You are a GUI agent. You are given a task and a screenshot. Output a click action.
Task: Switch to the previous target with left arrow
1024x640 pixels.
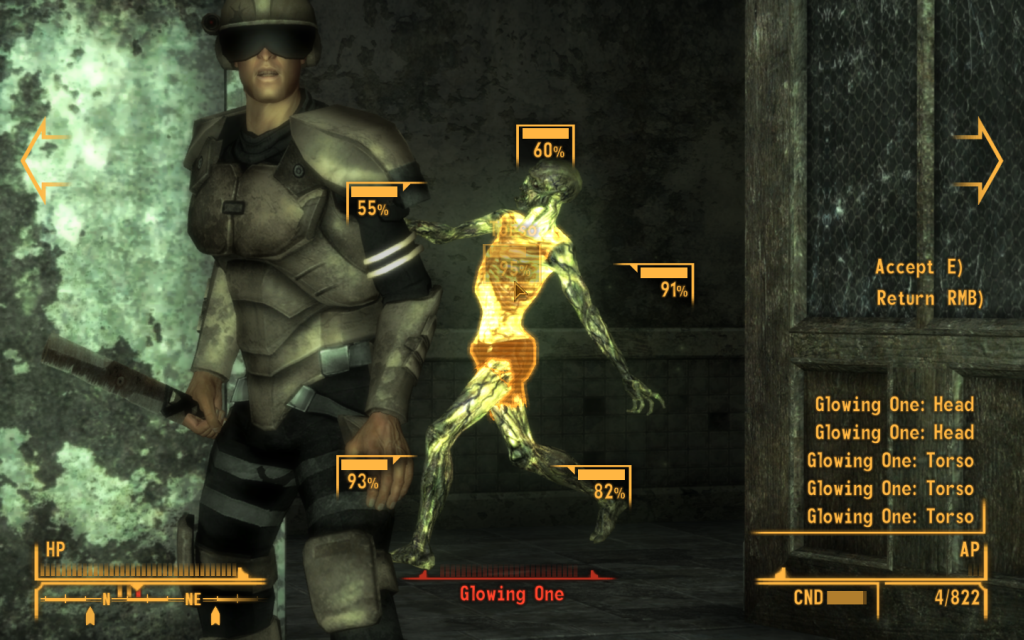pos(42,160)
